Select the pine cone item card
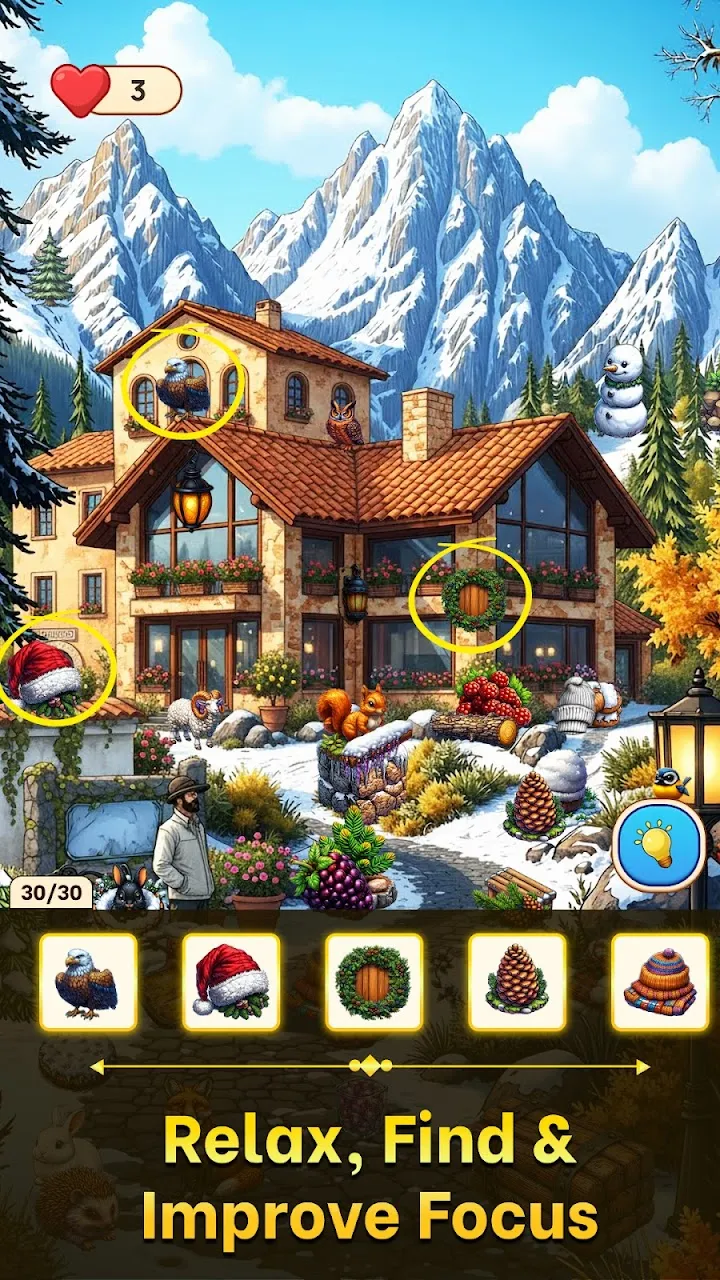 517,982
